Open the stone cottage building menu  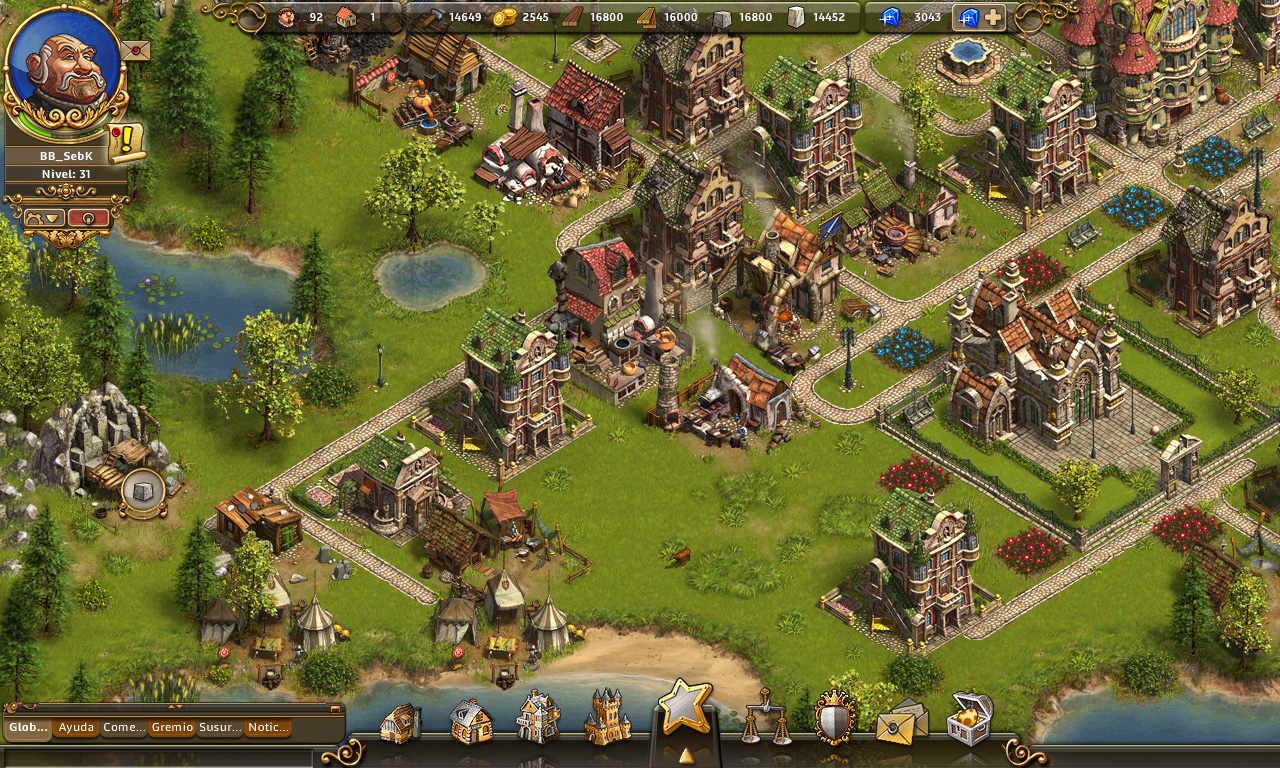coord(470,720)
